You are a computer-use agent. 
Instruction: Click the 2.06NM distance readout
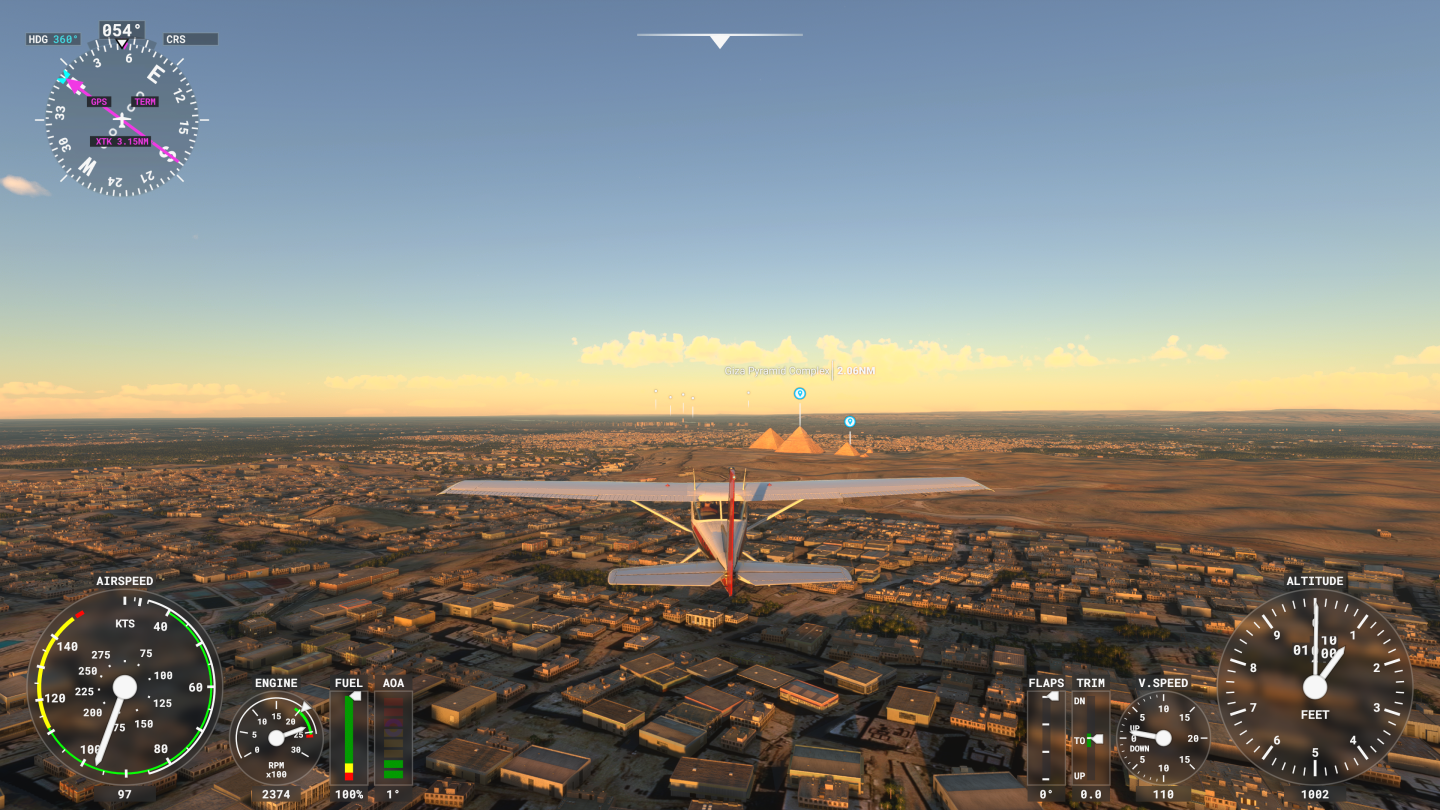855,370
